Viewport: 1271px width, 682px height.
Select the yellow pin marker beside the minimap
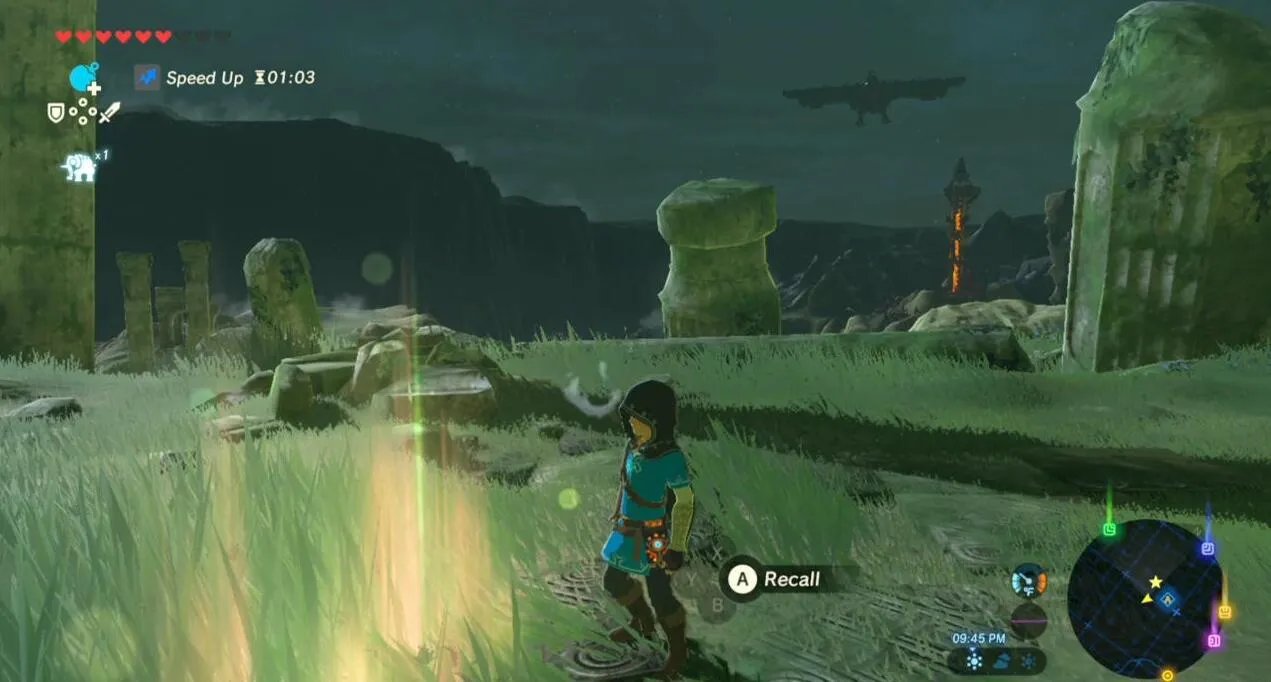coord(1224,610)
